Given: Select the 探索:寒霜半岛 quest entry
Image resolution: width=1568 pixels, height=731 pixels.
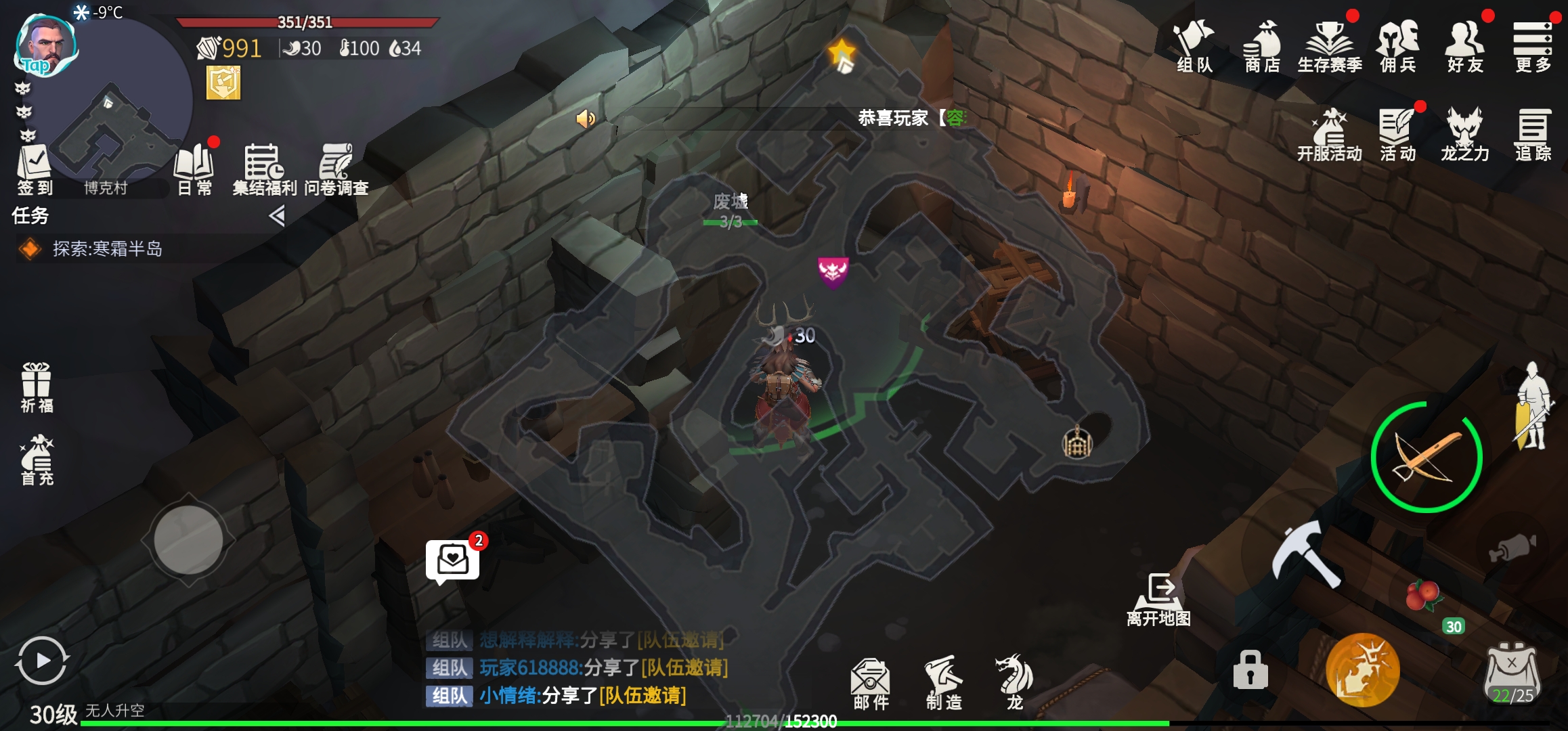Looking at the screenshot, I should pyautogui.click(x=107, y=249).
